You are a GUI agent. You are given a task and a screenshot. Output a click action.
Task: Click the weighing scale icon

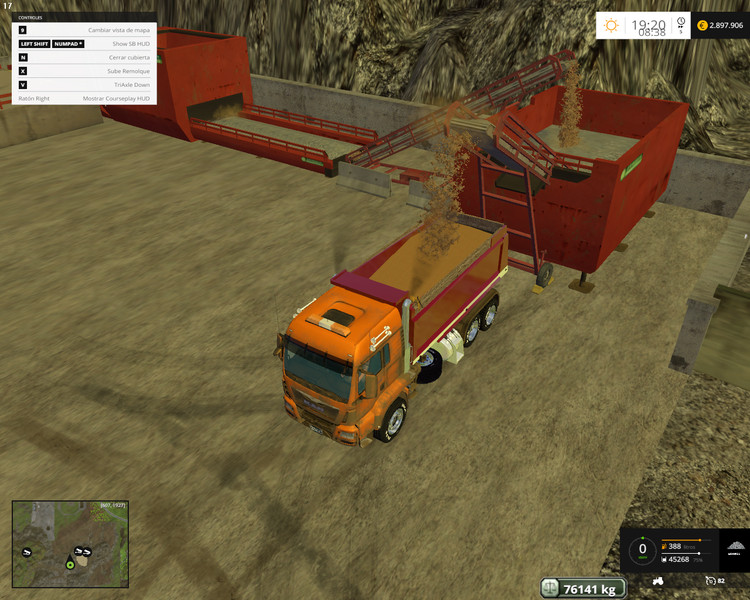tap(550, 588)
